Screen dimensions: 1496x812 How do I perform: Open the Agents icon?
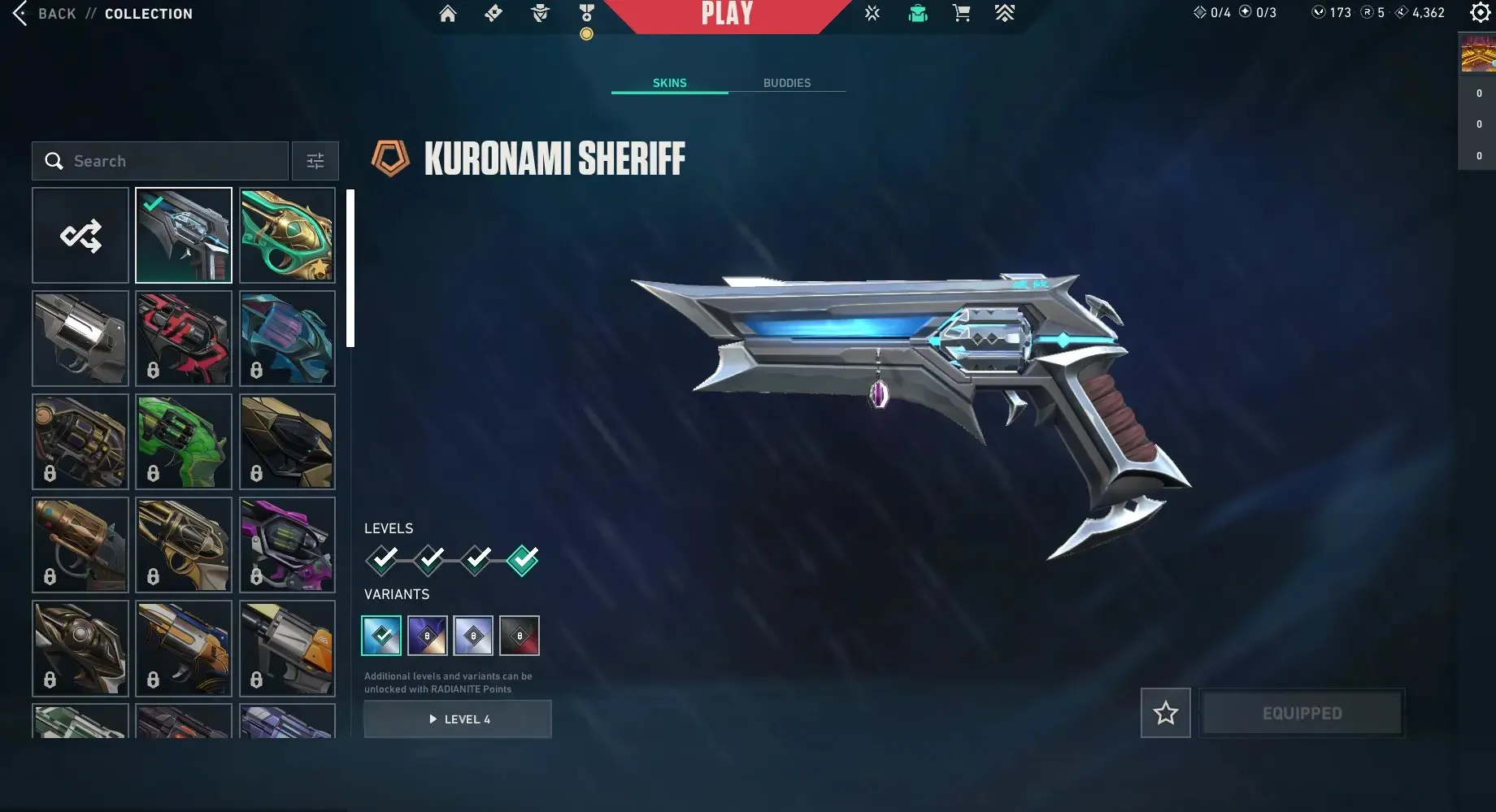(539, 14)
